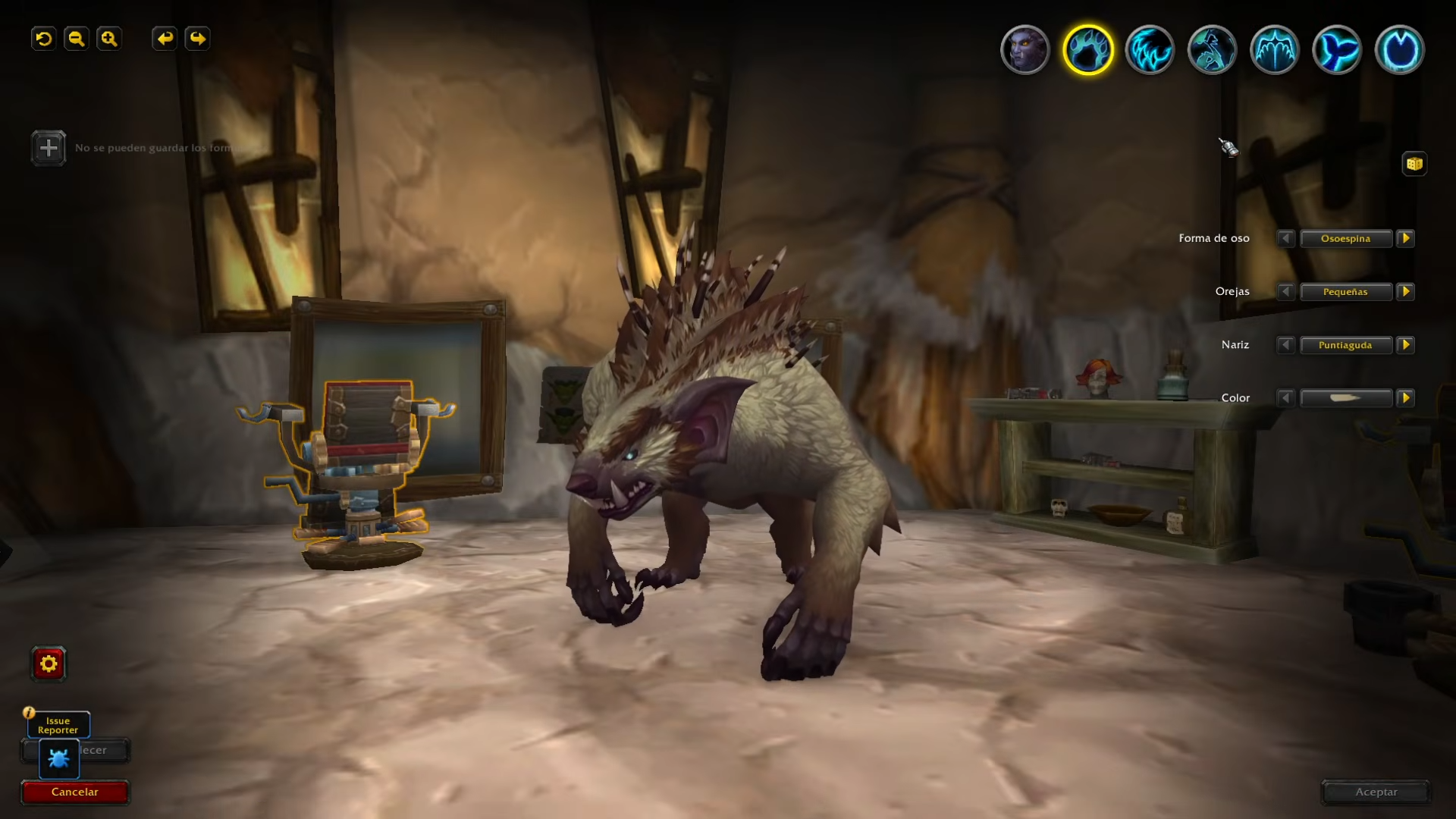
Task: Open the red gear settings button
Action: tap(49, 664)
